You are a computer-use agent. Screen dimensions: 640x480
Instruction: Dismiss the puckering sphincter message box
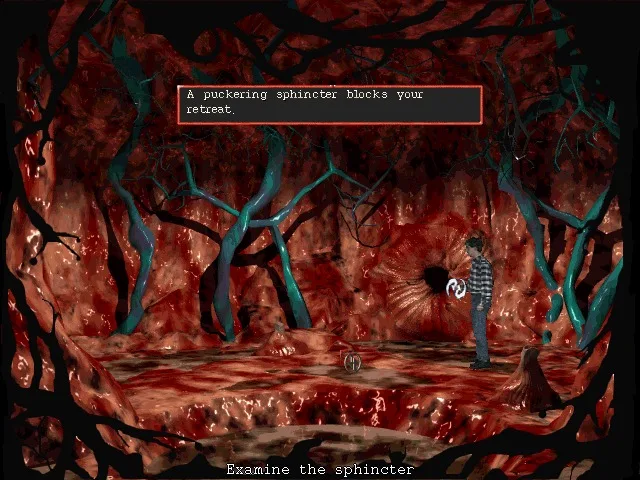point(330,104)
